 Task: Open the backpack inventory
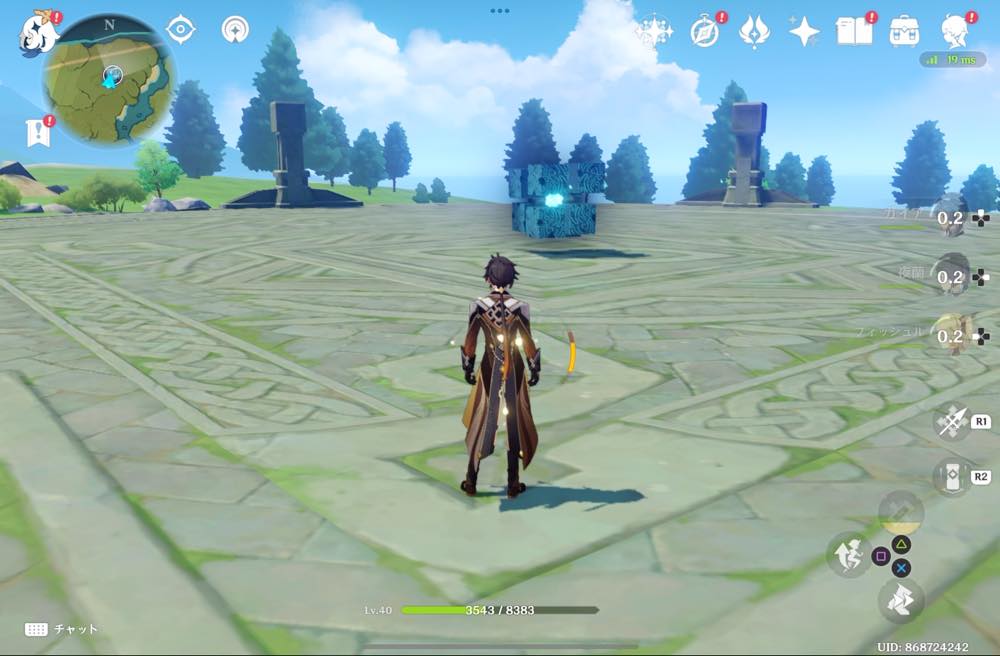pyautogui.click(x=905, y=31)
